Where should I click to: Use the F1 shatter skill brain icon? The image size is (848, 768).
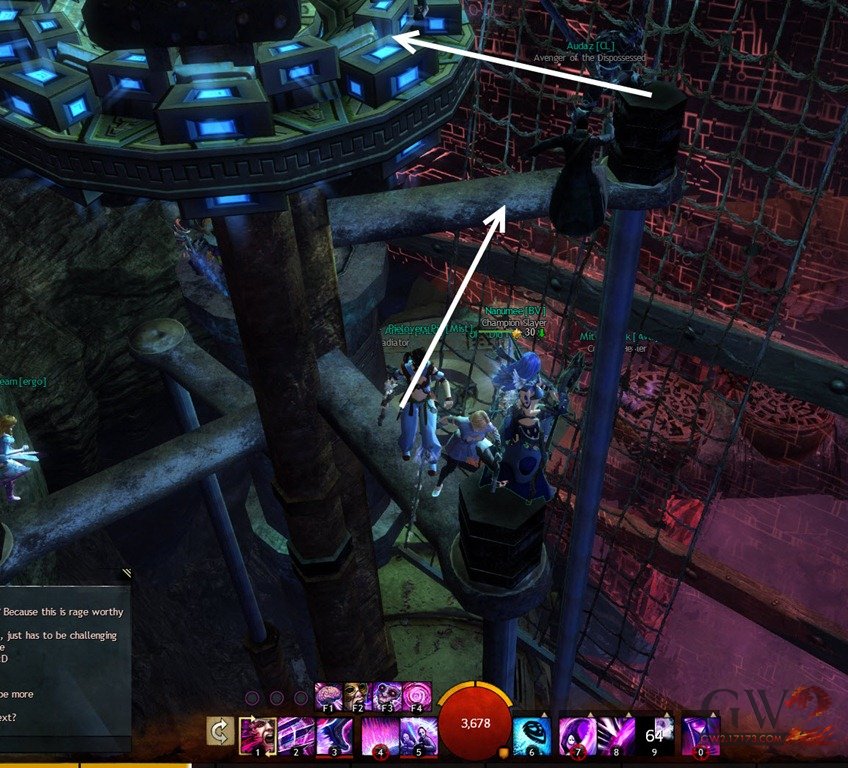point(328,696)
